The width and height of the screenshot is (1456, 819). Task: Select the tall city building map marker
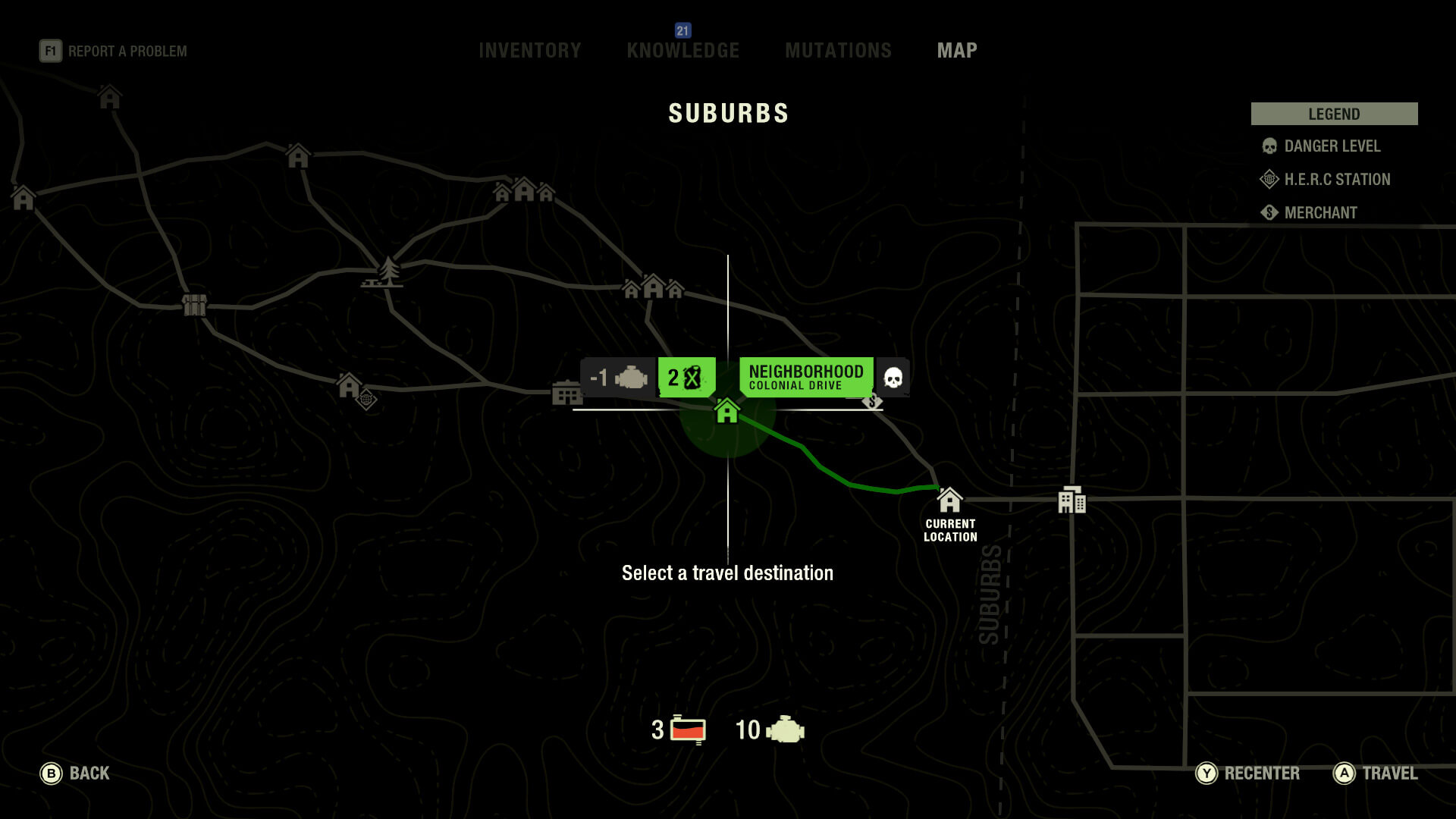(1072, 500)
